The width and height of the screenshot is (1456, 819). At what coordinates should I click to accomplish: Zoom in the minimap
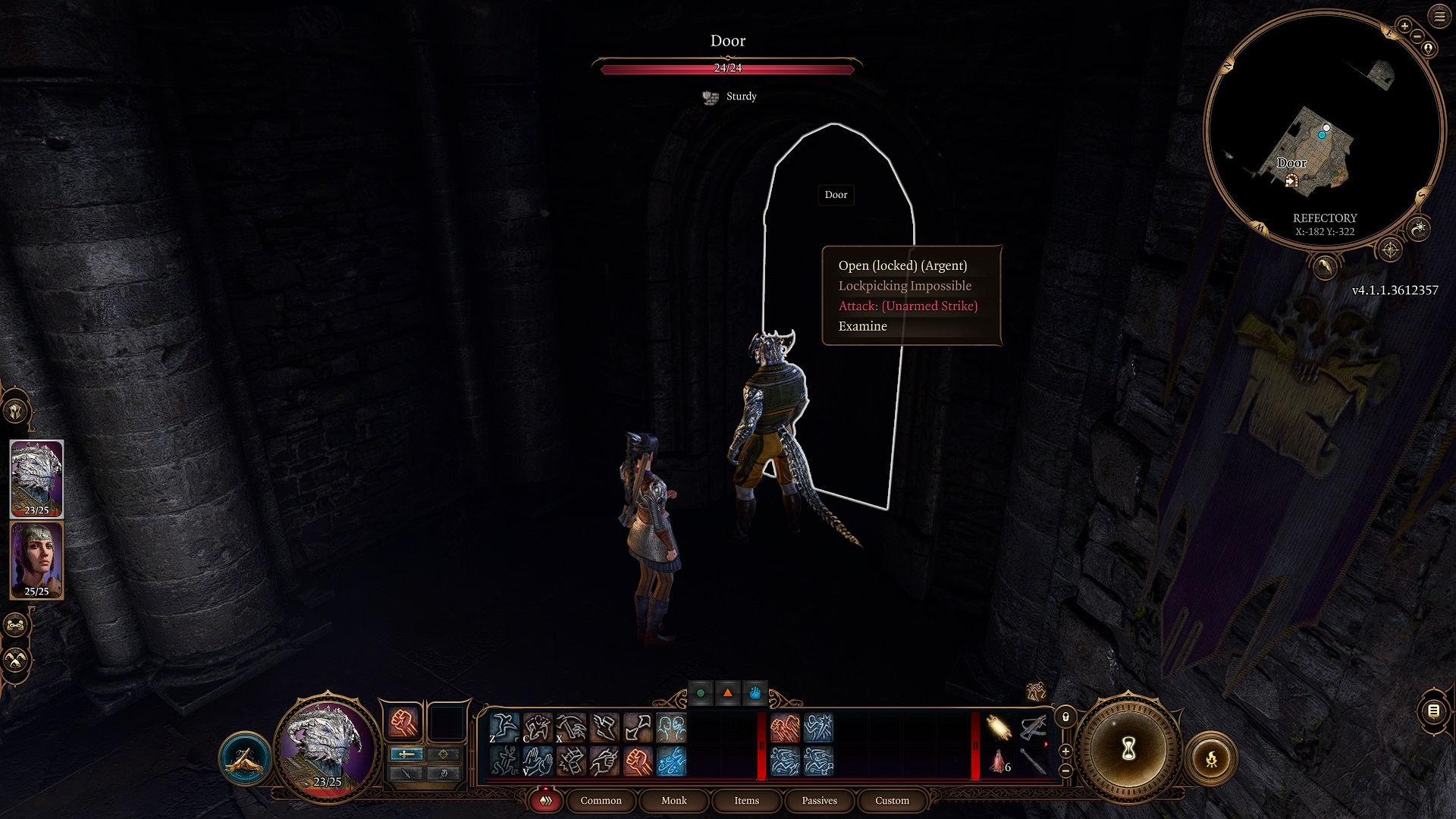point(1404,26)
